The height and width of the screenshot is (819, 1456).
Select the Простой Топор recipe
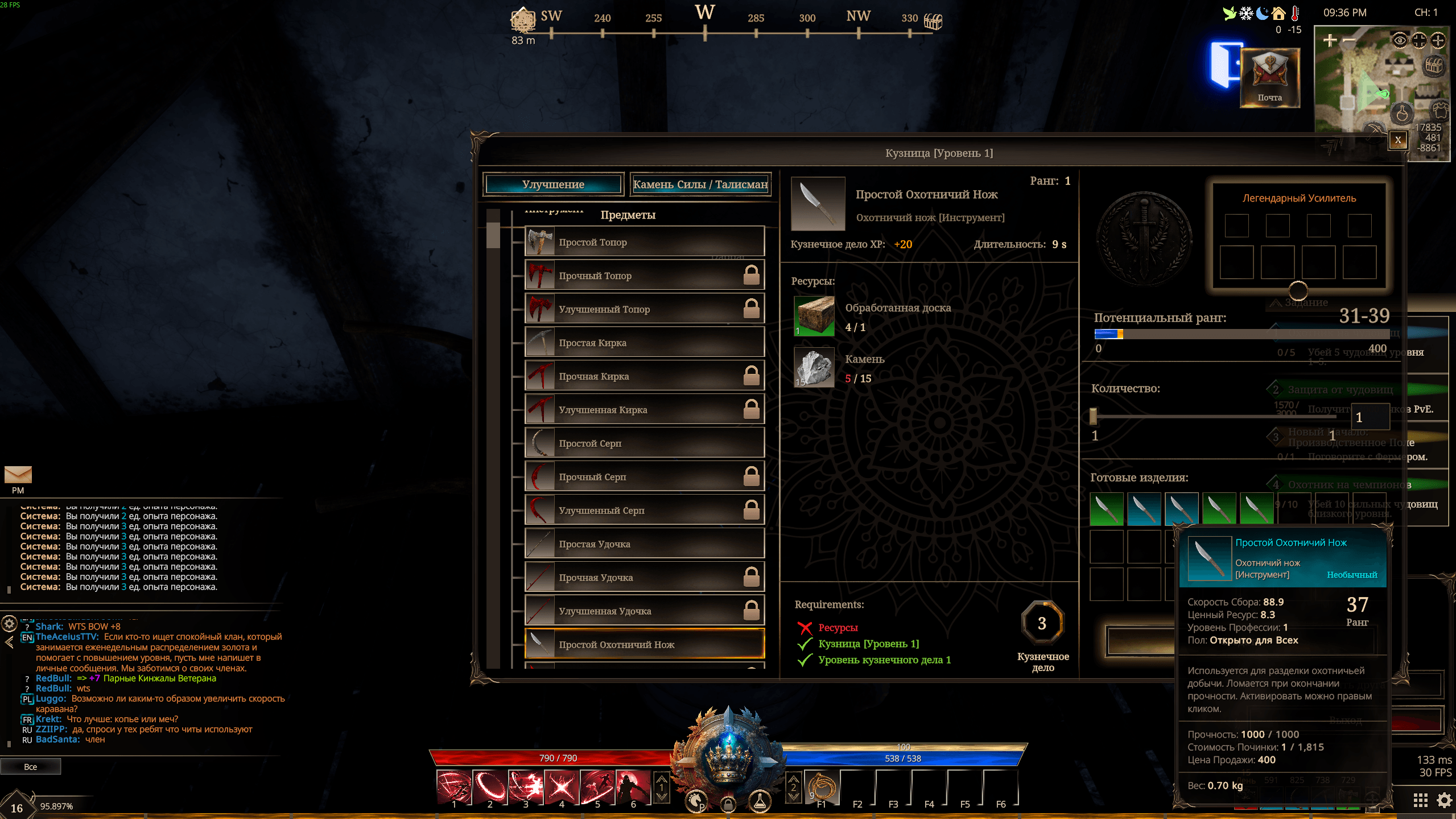click(x=644, y=242)
